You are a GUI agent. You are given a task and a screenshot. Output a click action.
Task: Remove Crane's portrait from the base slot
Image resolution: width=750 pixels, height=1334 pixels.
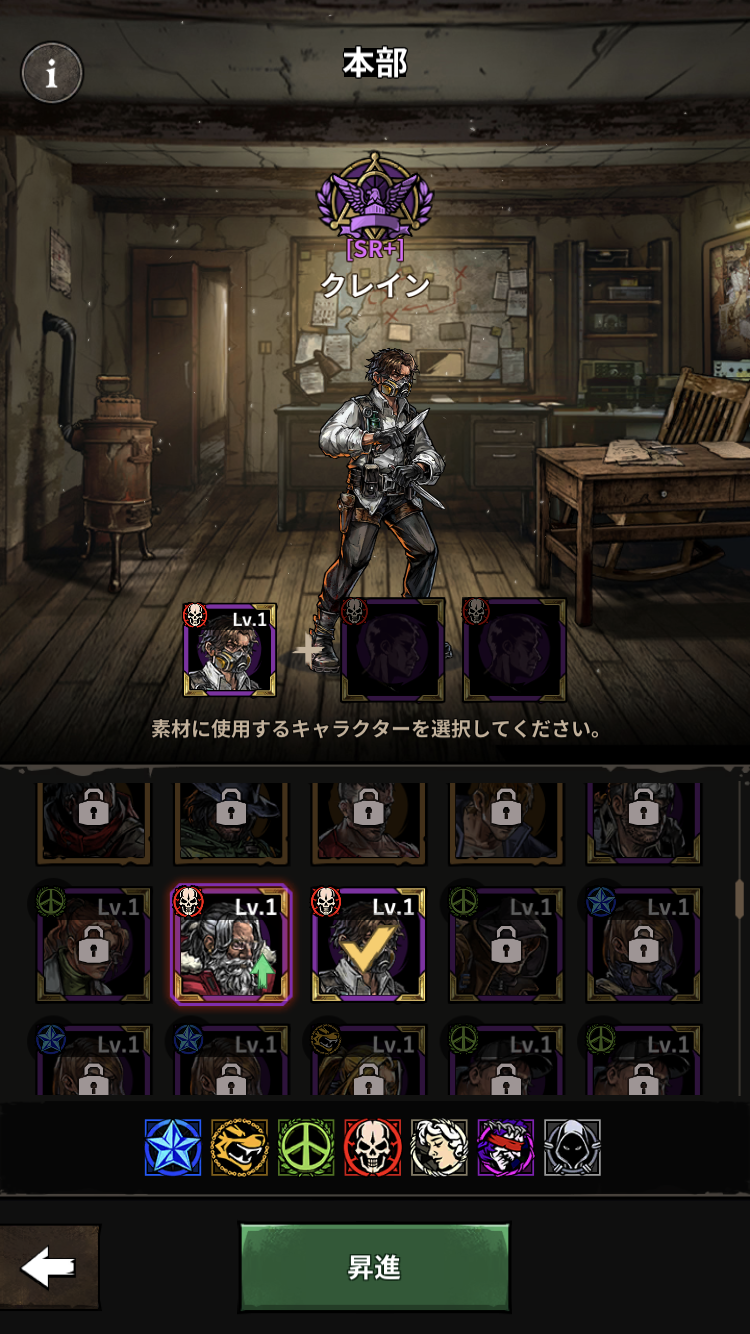[x=230, y=650]
